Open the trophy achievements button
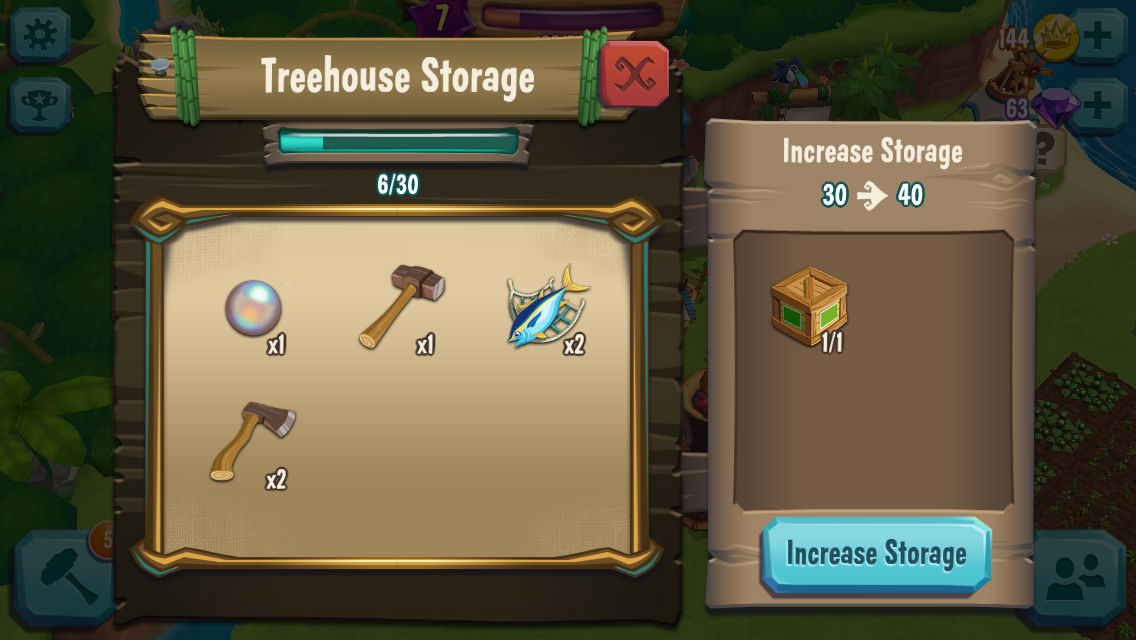This screenshot has height=640, width=1136. coord(40,105)
